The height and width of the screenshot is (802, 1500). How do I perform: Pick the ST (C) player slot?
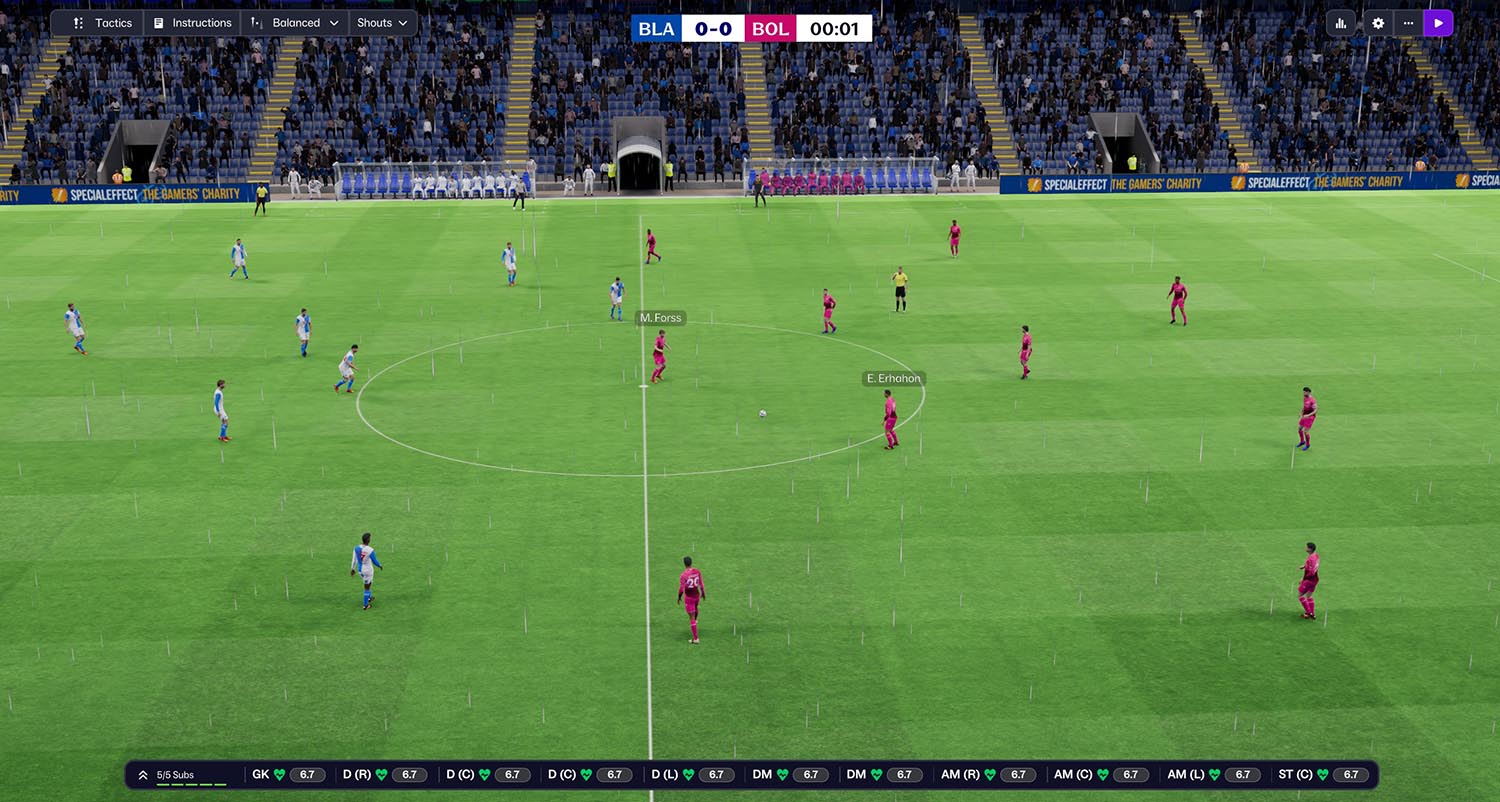(x=1322, y=775)
